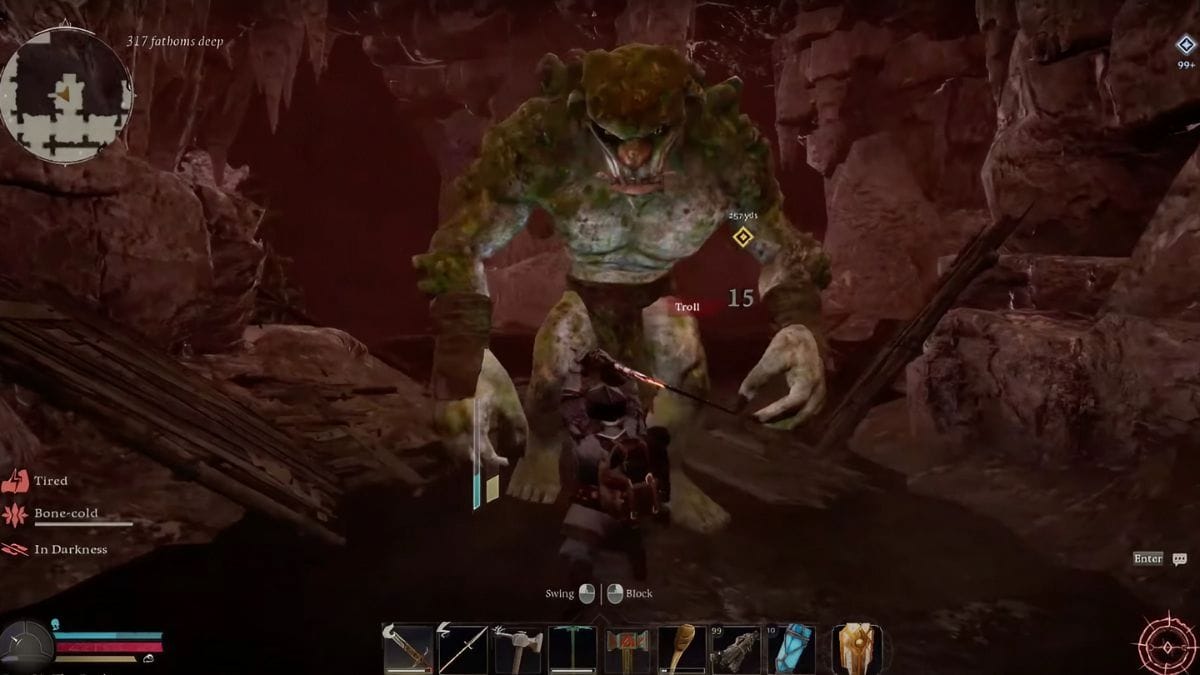Click the helmet character portrait dial
This screenshot has width=1200, height=675.
(x=26, y=646)
